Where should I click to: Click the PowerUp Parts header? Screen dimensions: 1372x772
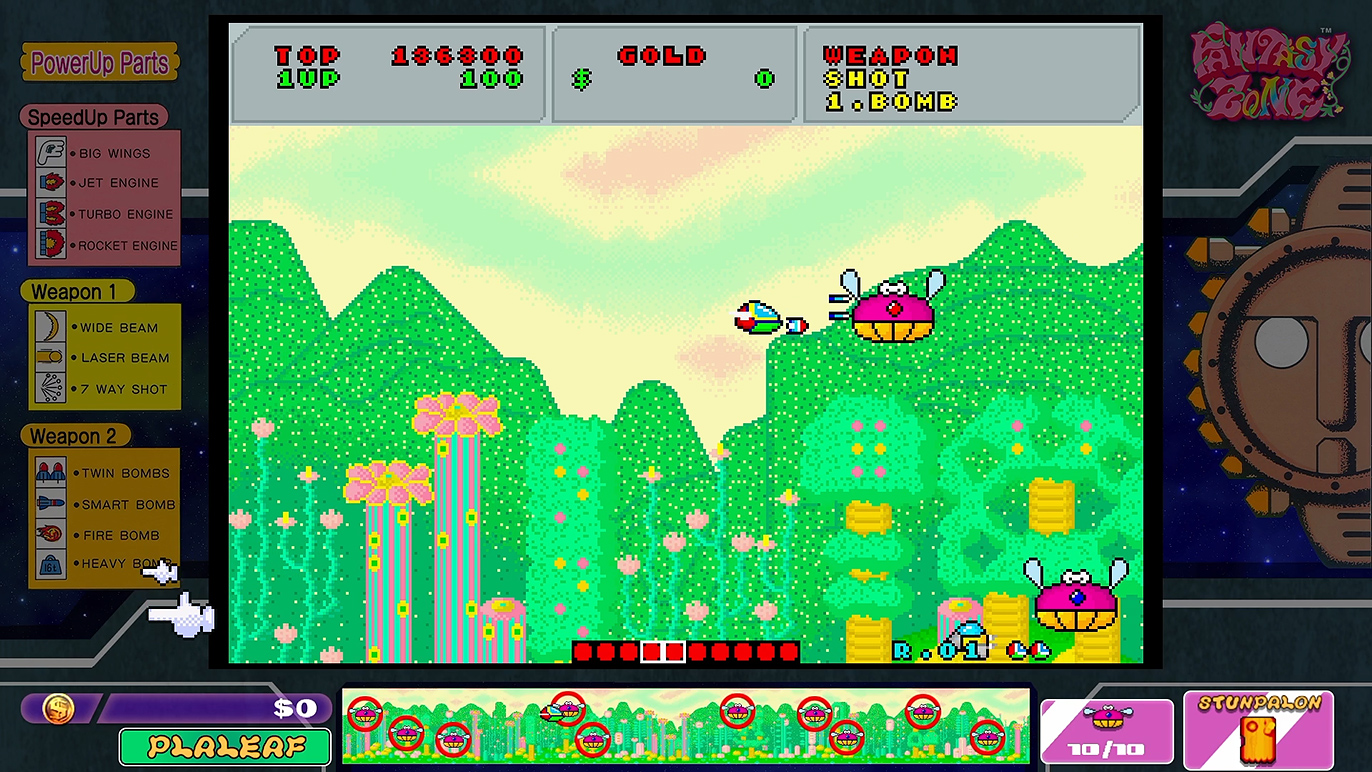point(100,63)
